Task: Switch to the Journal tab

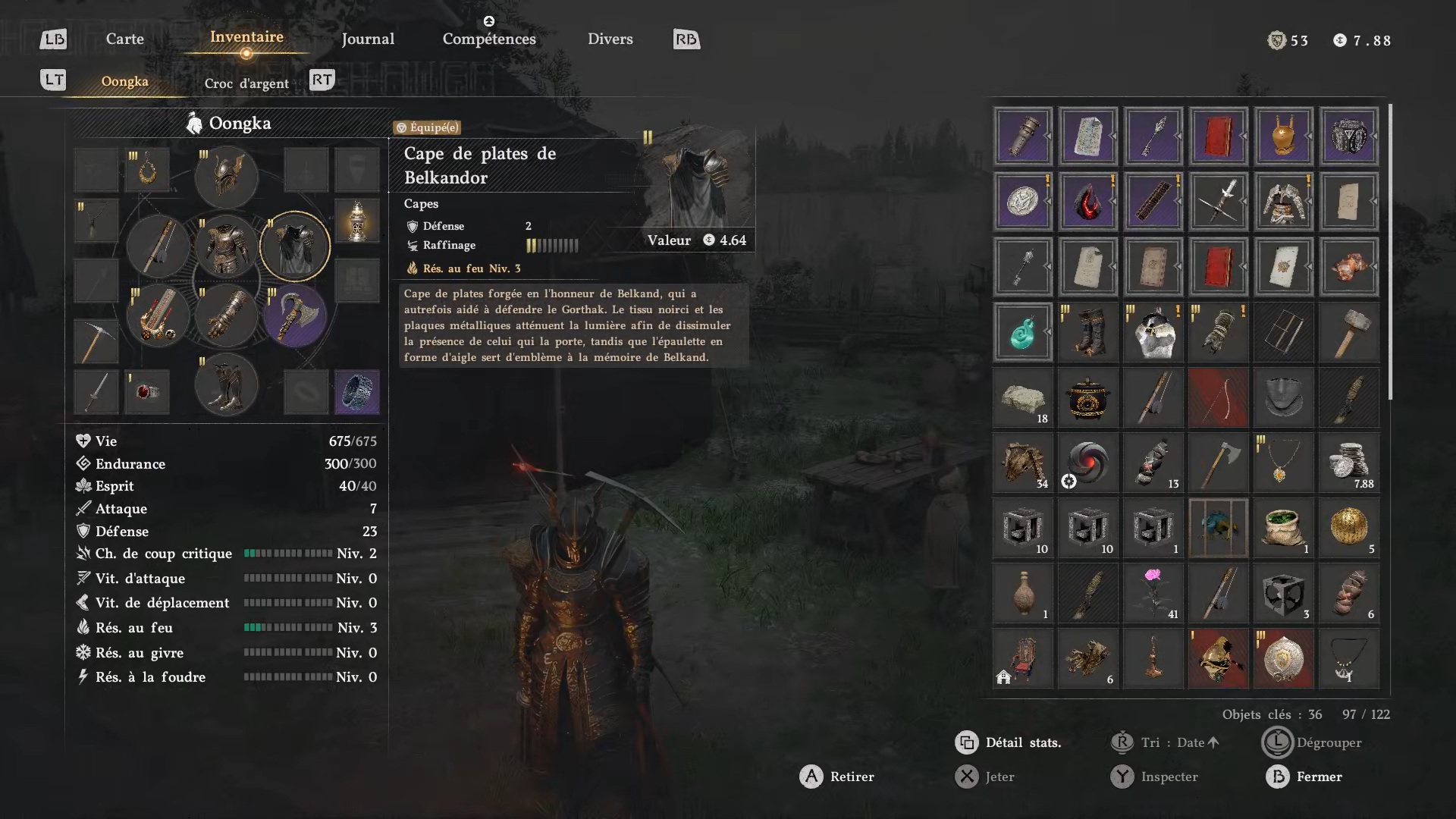Action: [368, 39]
